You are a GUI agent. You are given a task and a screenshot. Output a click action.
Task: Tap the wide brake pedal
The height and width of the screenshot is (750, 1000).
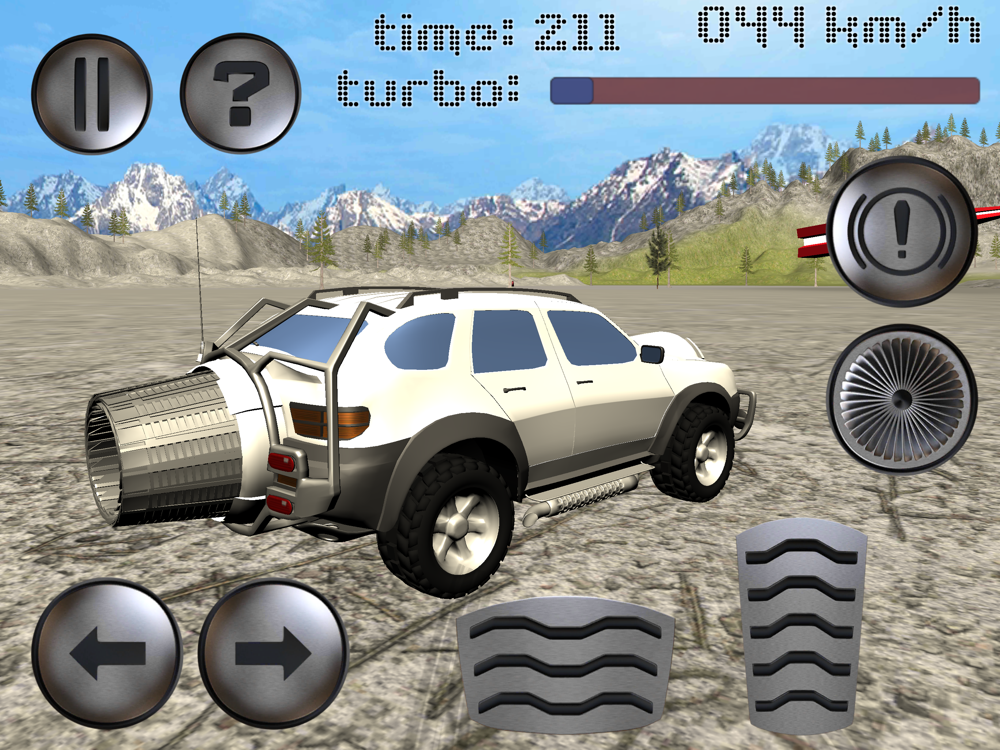(565, 663)
